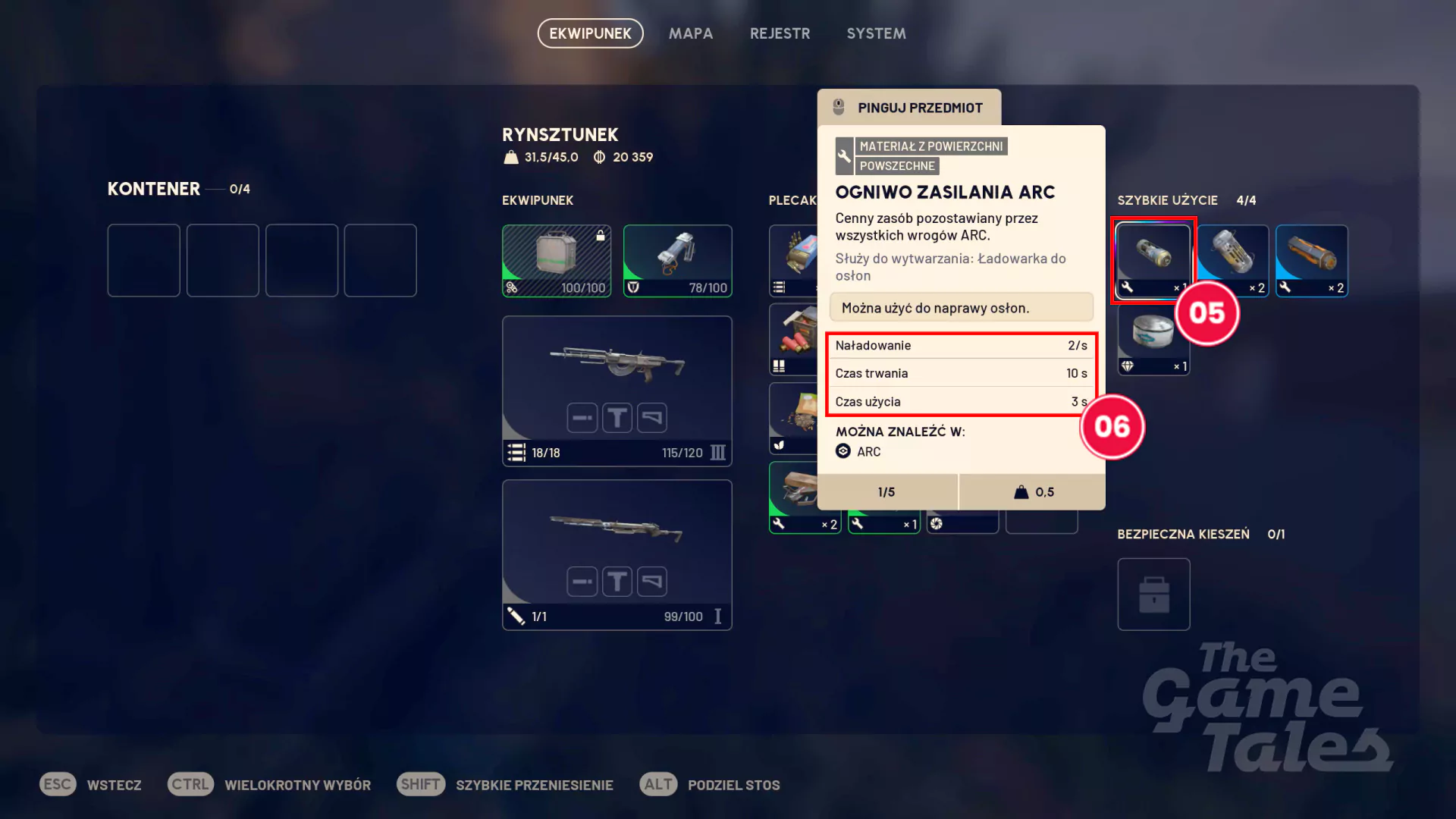The height and width of the screenshot is (819, 1456).
Task: Select the ARC power cell quick-use slot
Action: 1153,259
